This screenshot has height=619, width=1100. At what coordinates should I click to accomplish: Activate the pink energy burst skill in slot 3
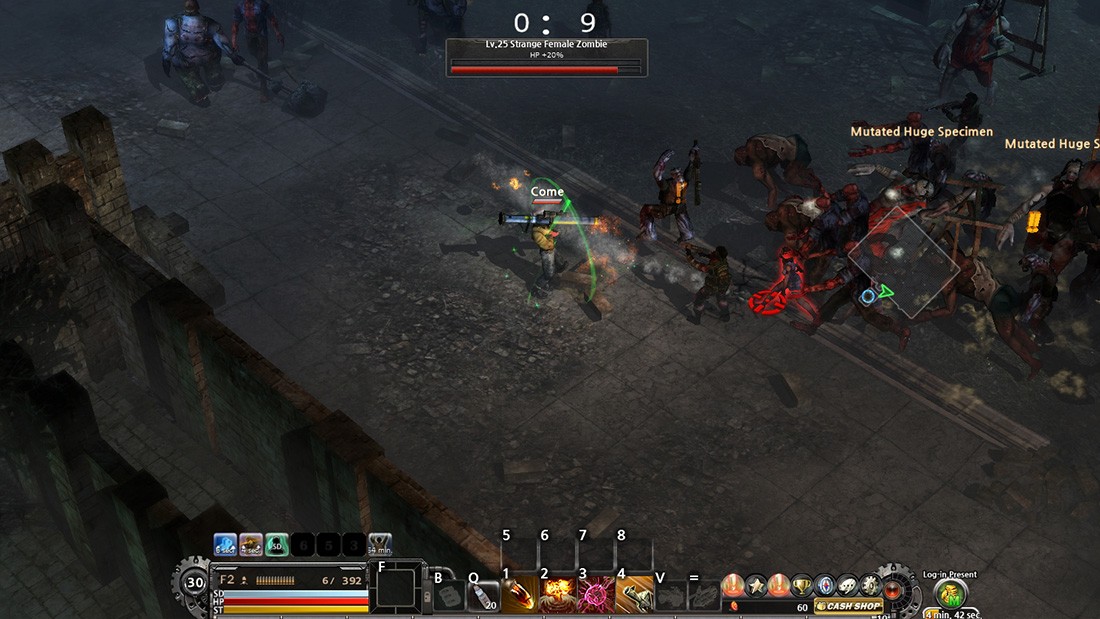pyautogui.click(x=596, y=595)
